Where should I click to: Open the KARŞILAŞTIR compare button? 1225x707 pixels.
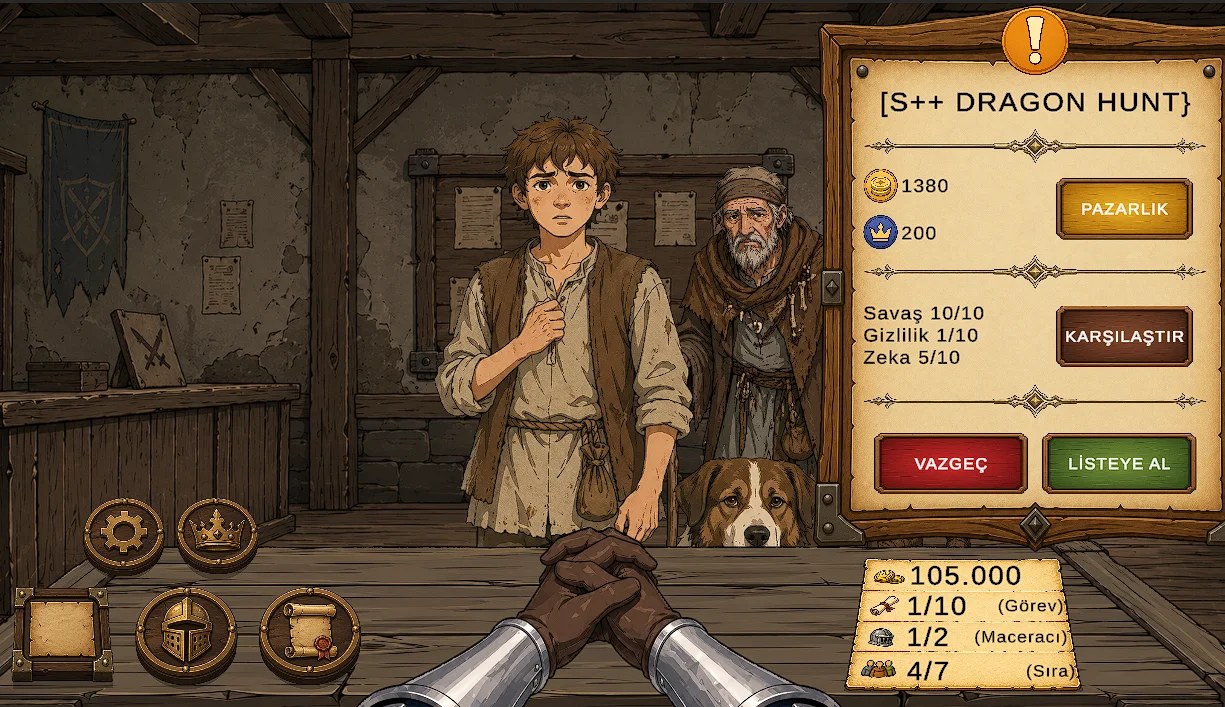pyautogui.click(x=1124, y=336)
